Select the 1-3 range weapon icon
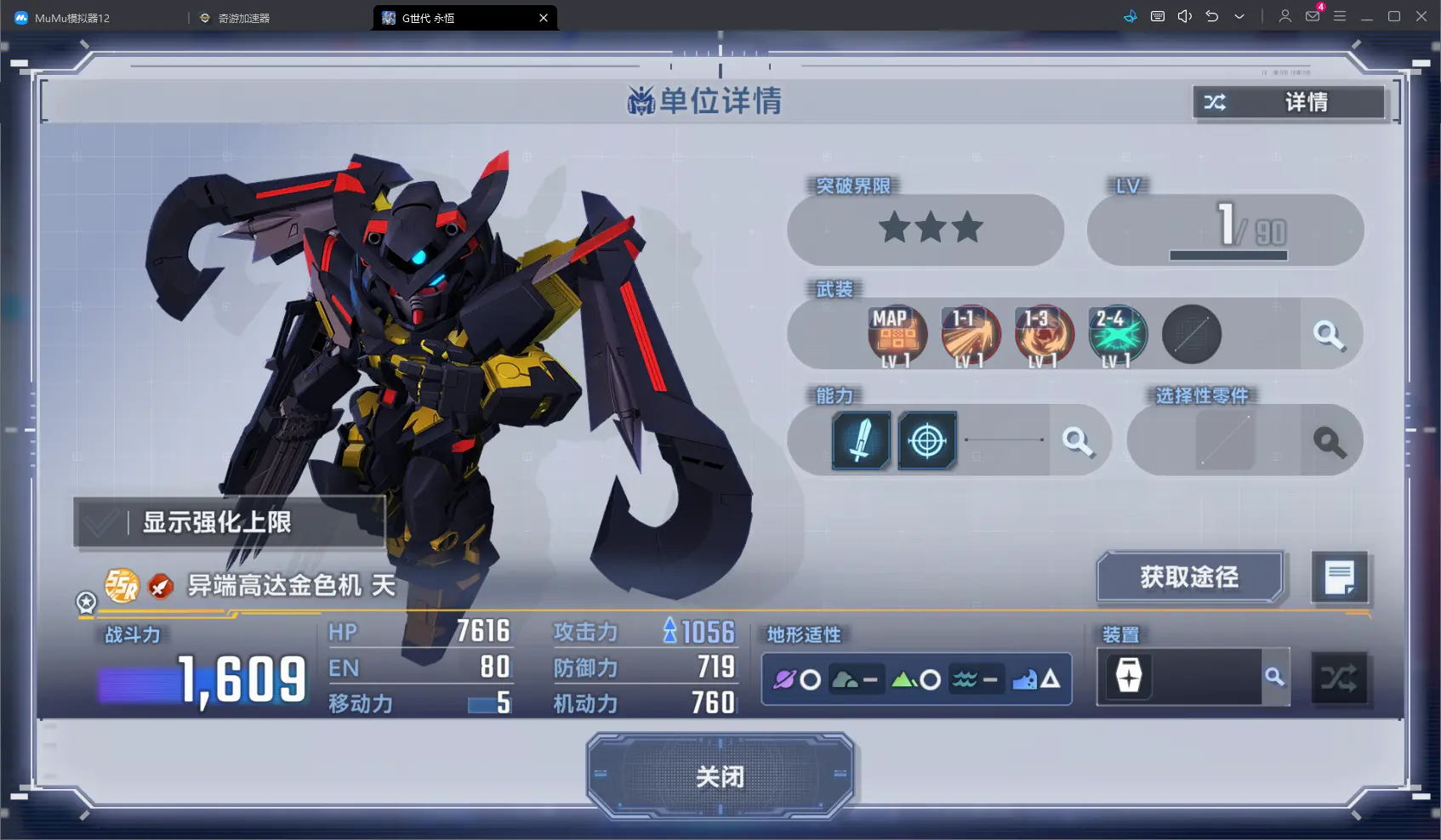The width and height of the screenshot is (1441, 840). (x=1044, y=336)
